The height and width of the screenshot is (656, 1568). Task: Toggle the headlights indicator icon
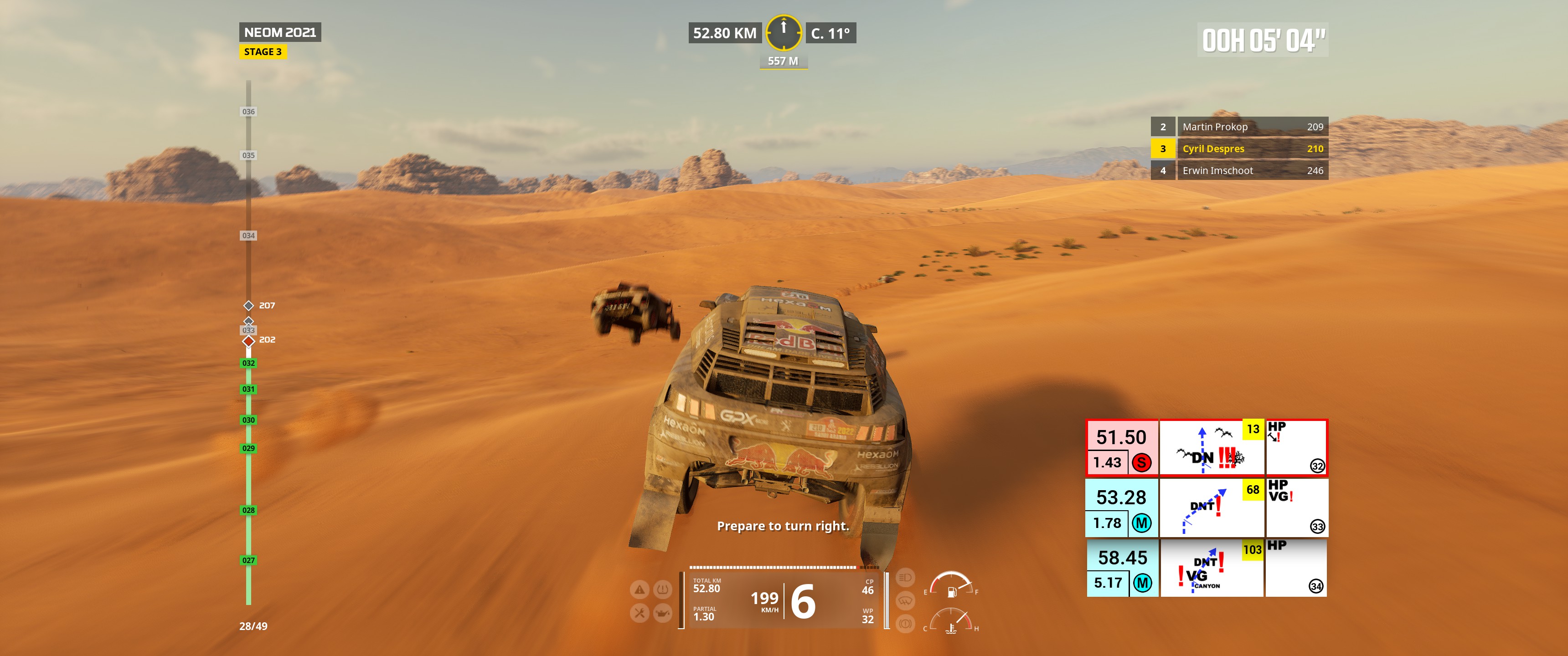[905, 577]
